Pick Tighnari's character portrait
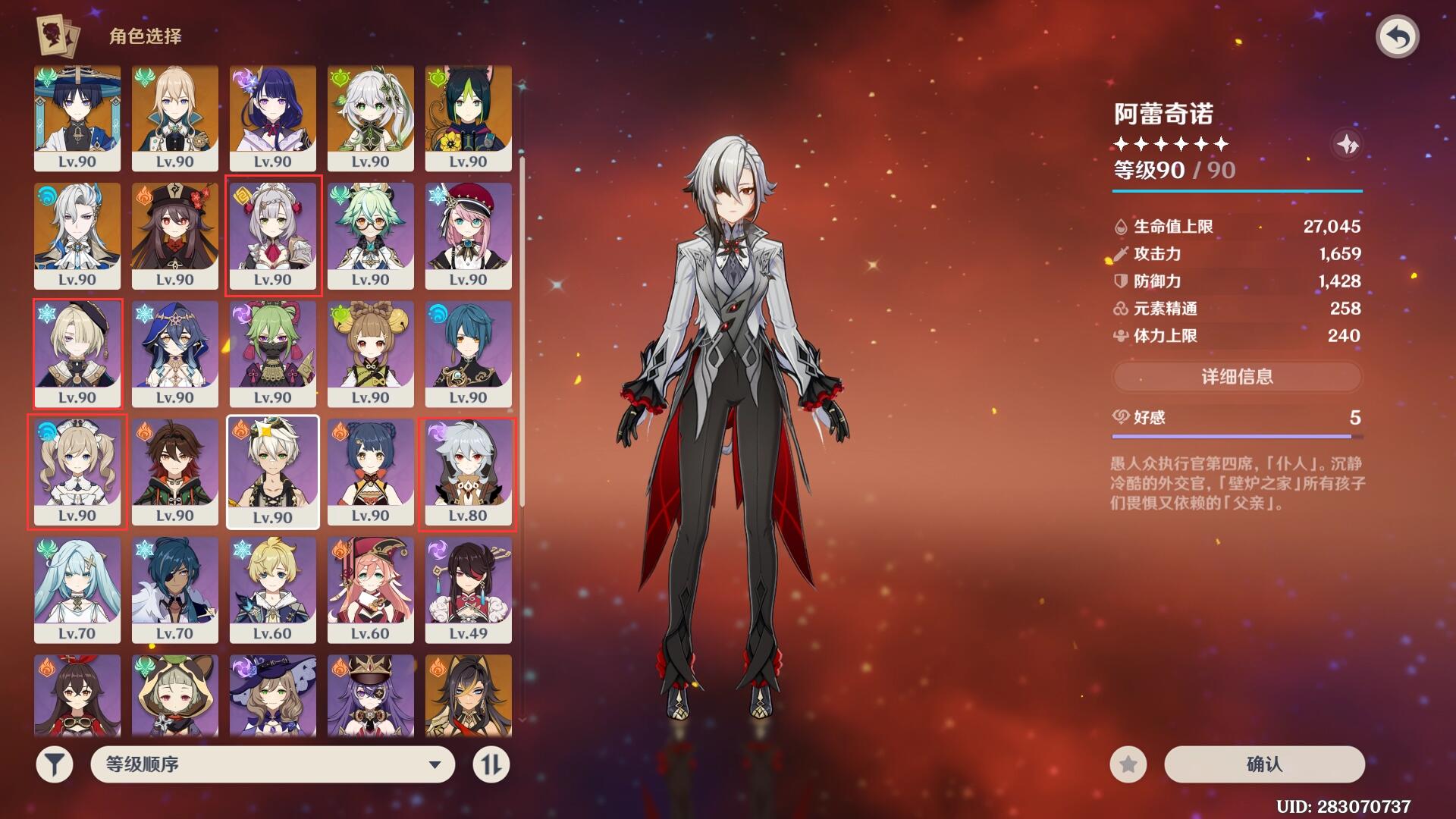The image size is (1456, 819). [x=468, y=118]
